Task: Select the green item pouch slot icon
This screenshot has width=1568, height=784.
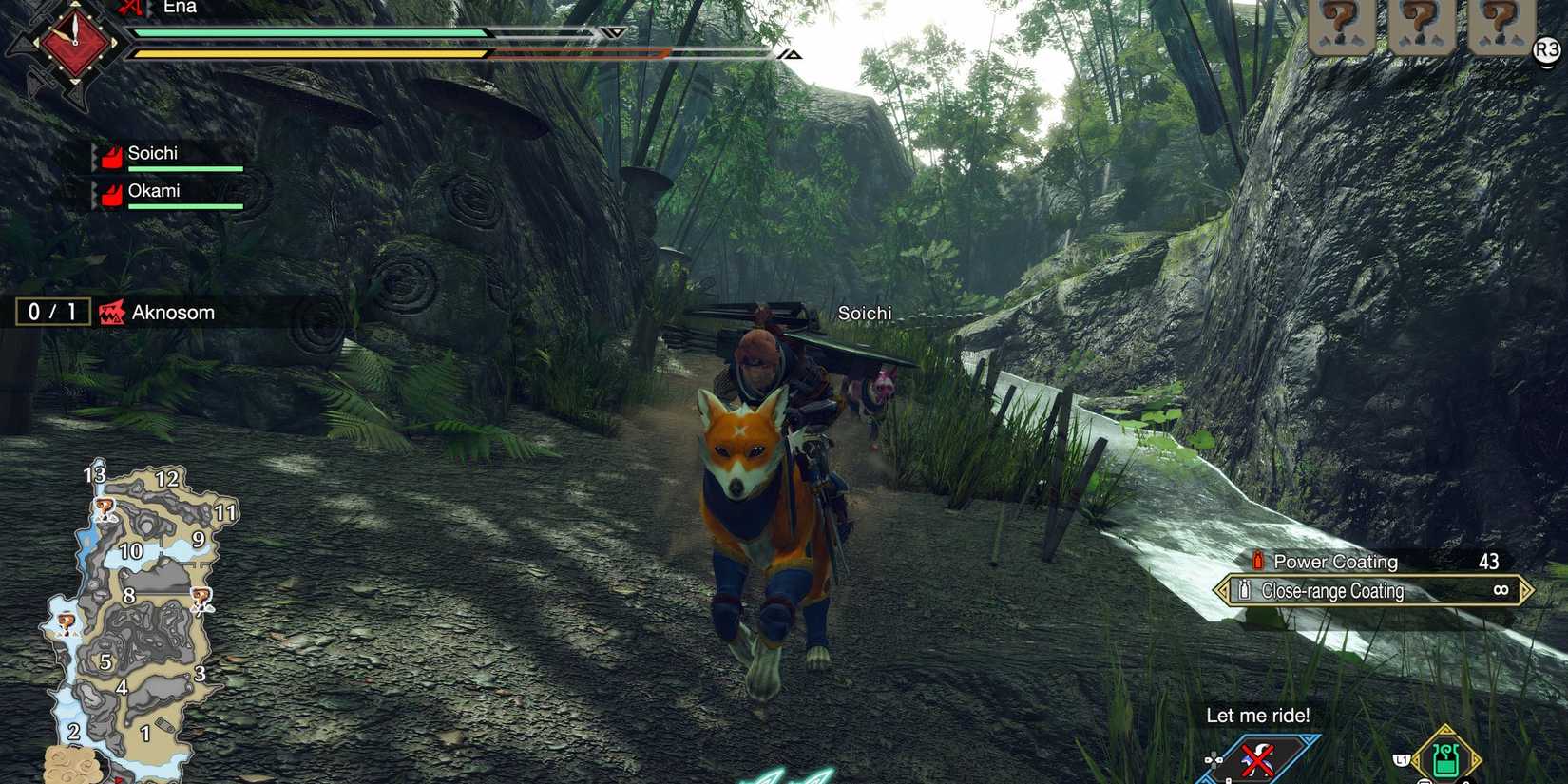Action: 1445,756
